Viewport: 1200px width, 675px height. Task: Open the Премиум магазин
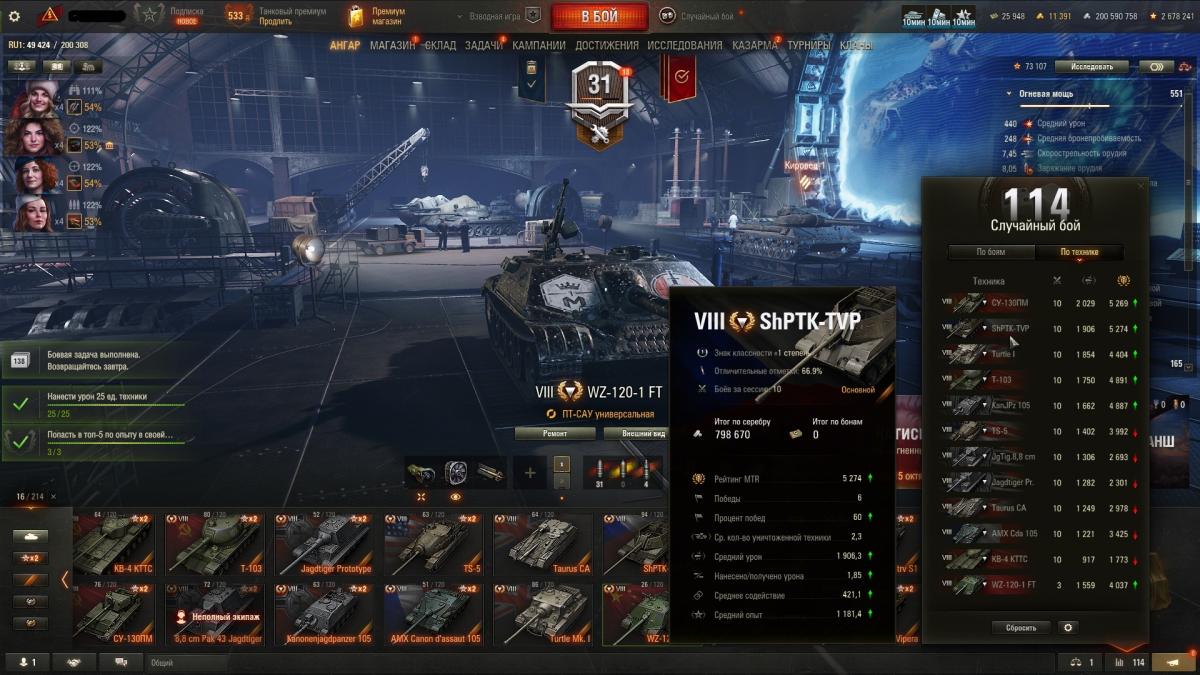pos(375,16)
